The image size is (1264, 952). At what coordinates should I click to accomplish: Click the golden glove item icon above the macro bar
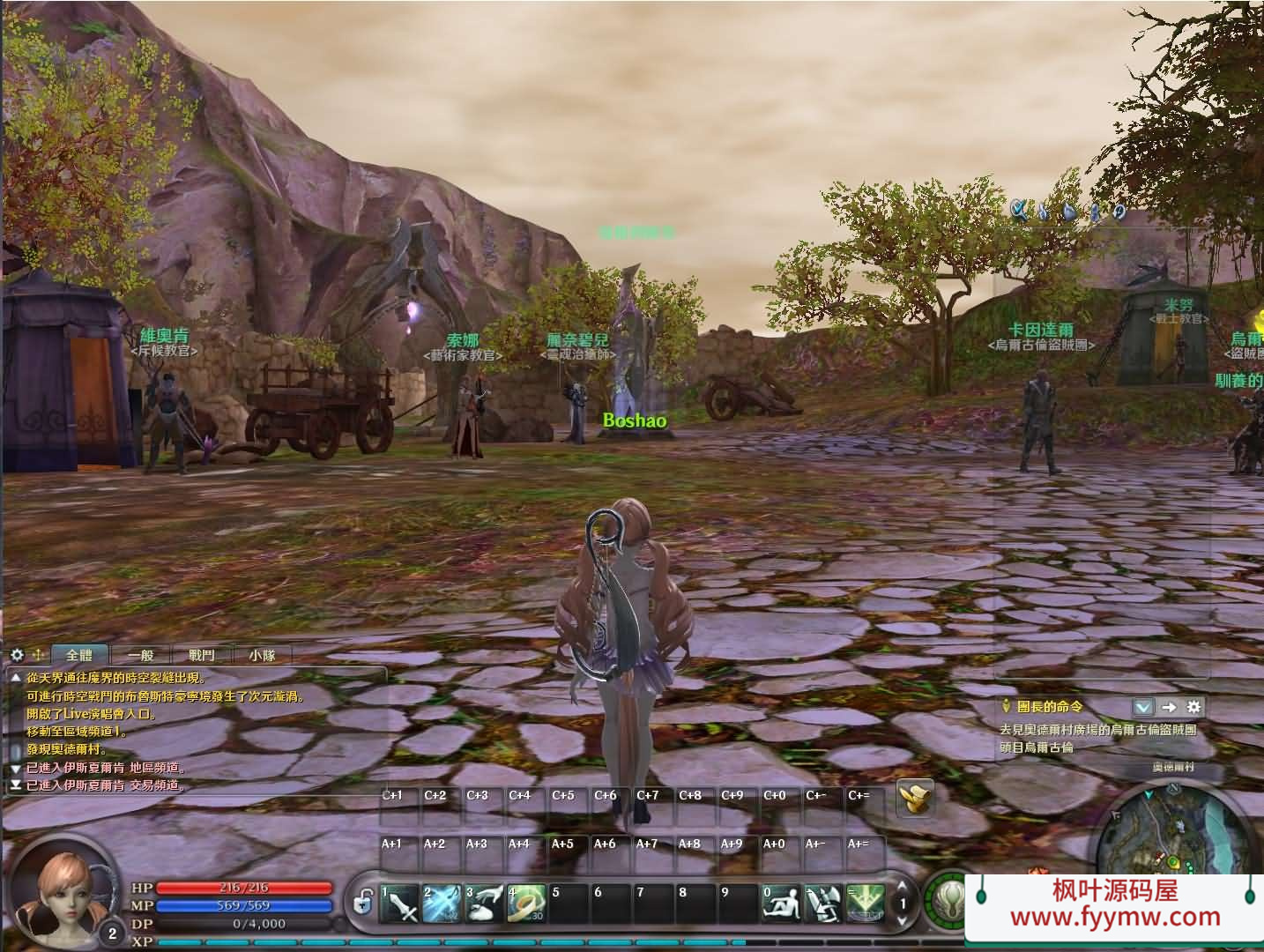tap(916, 800)
